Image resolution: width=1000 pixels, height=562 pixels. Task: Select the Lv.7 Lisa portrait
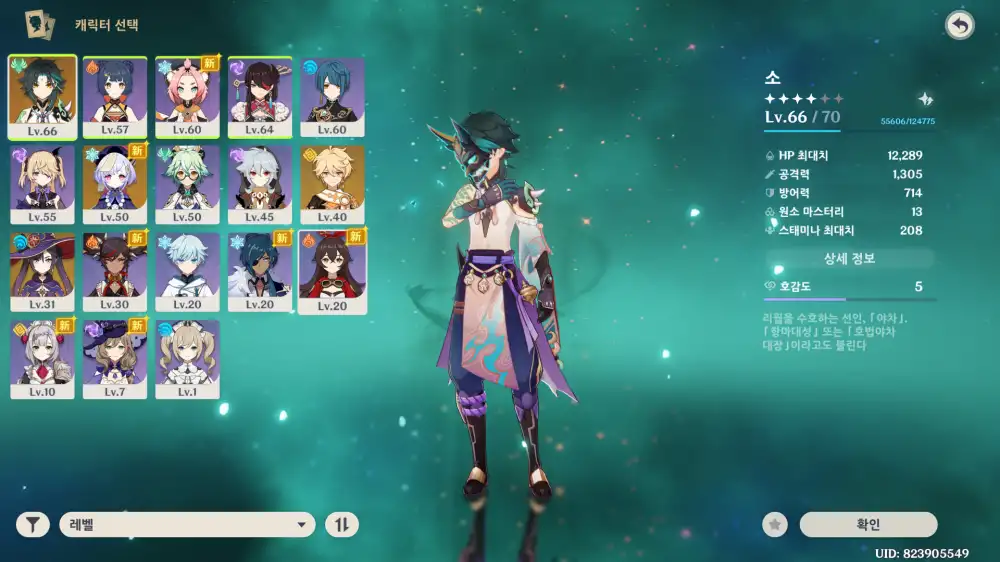[113, 357]
